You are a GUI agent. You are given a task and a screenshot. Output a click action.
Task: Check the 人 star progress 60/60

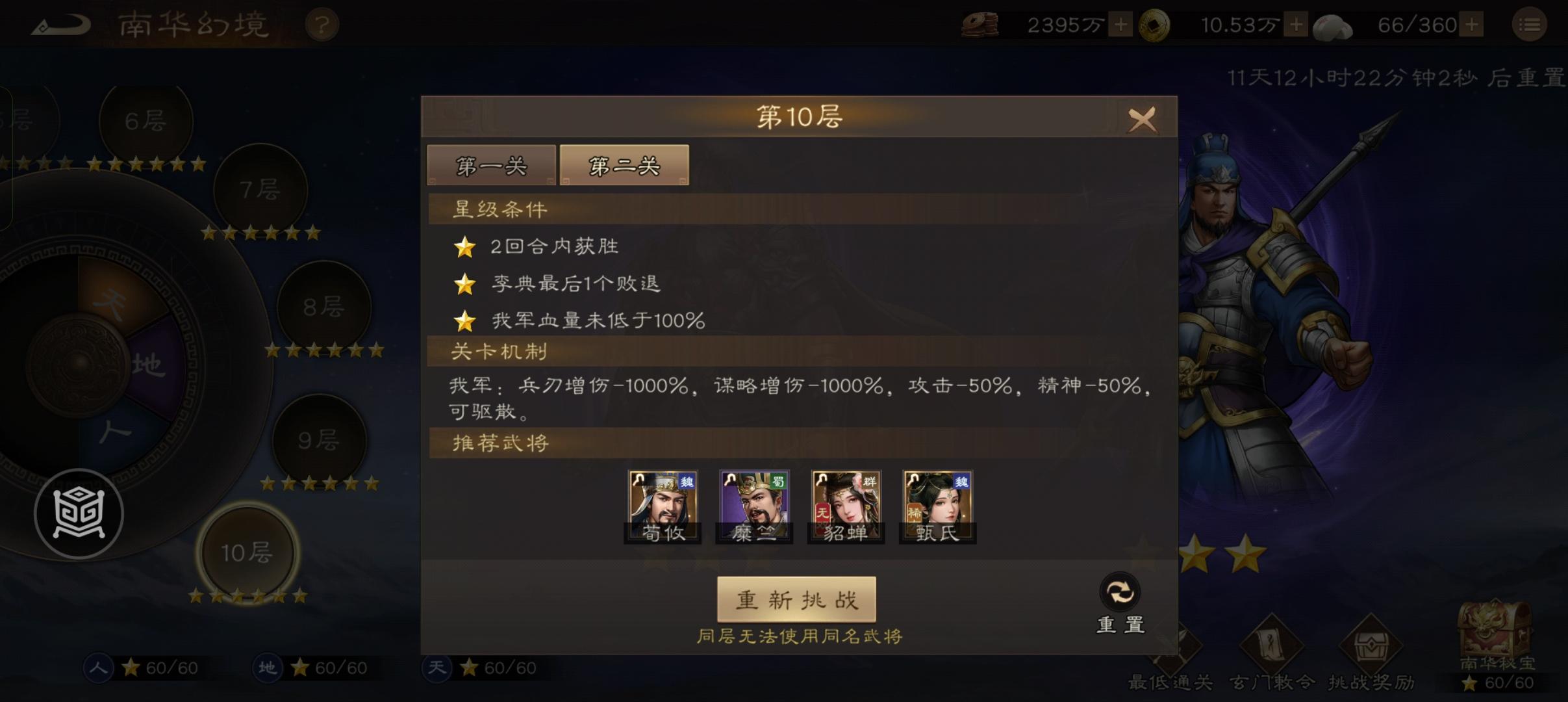click(x=145, y=668)
